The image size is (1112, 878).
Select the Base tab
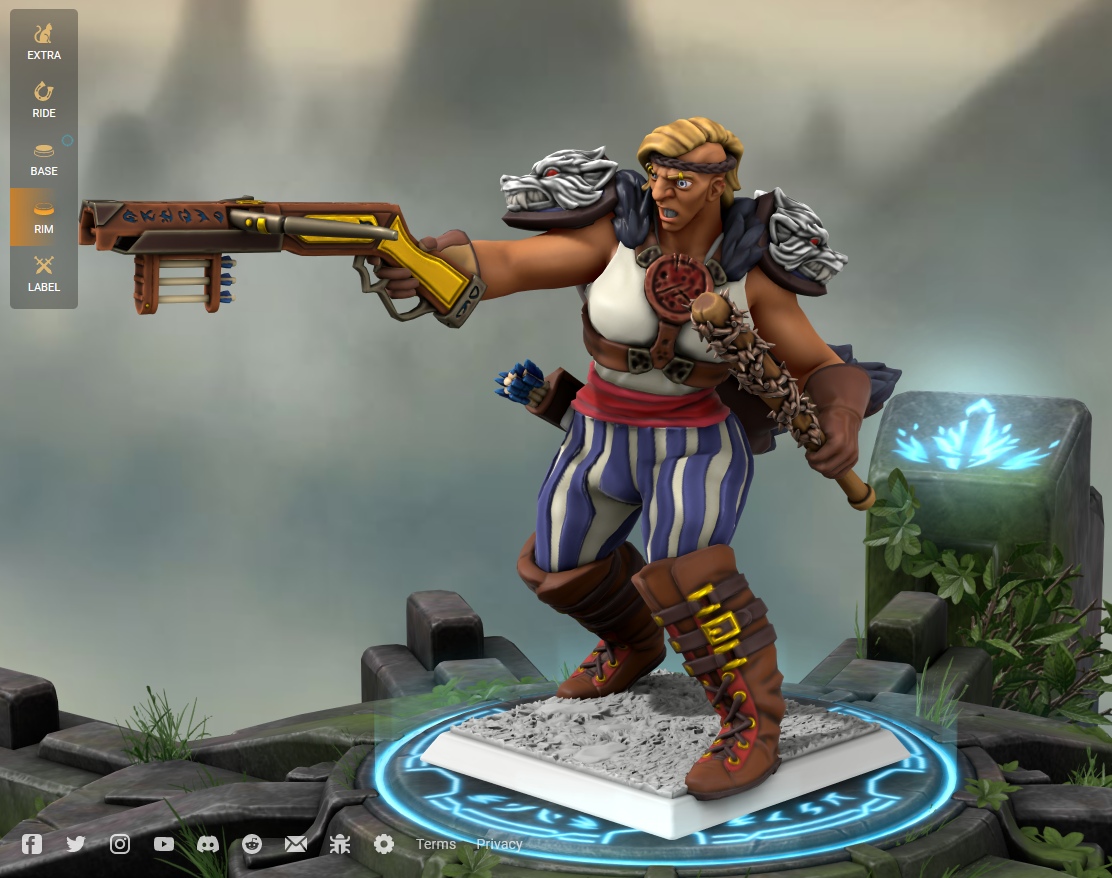click(x=44, y=159)
